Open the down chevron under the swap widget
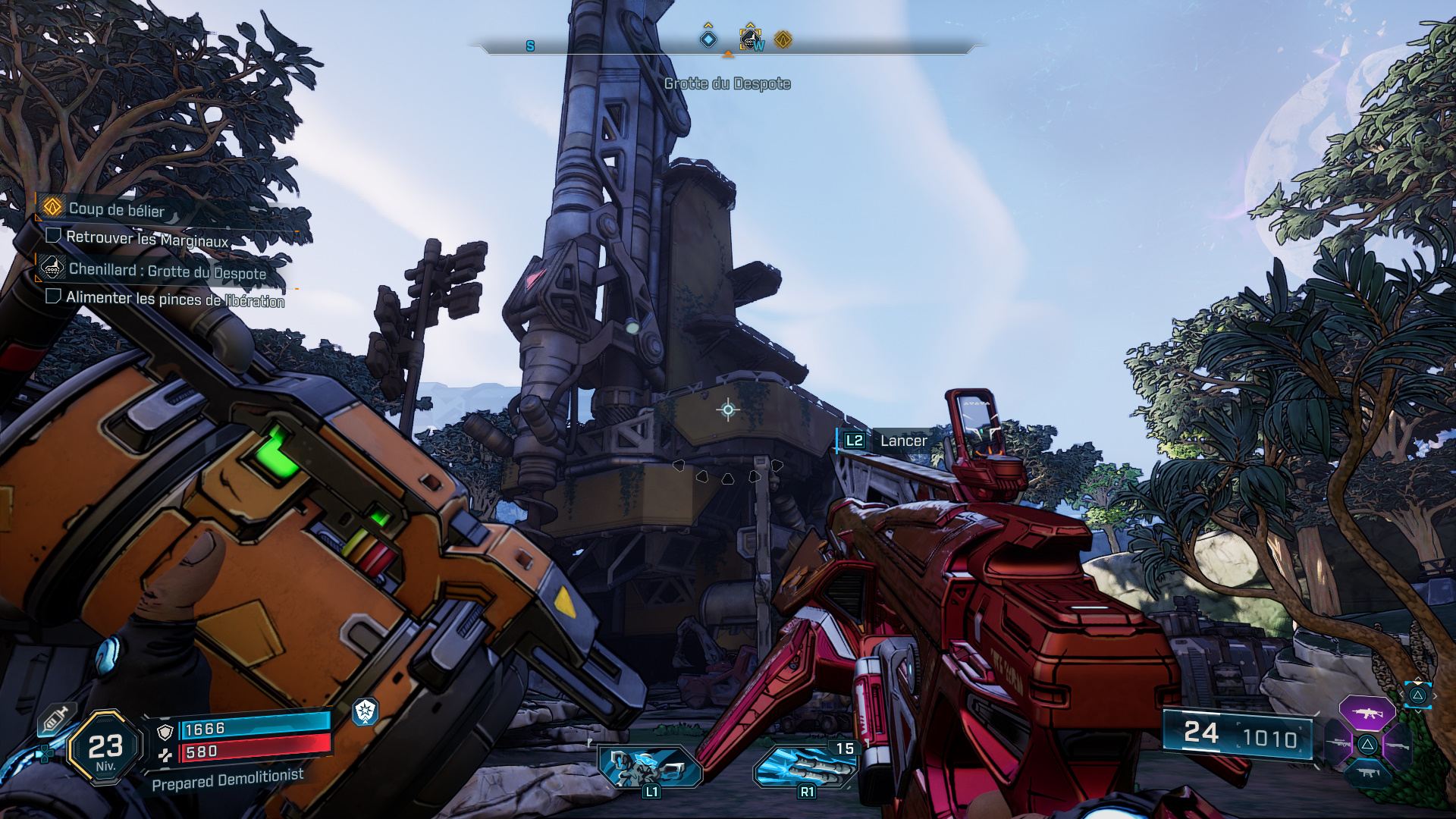Screen dimensions: 1456x819 pos(1419,712)
